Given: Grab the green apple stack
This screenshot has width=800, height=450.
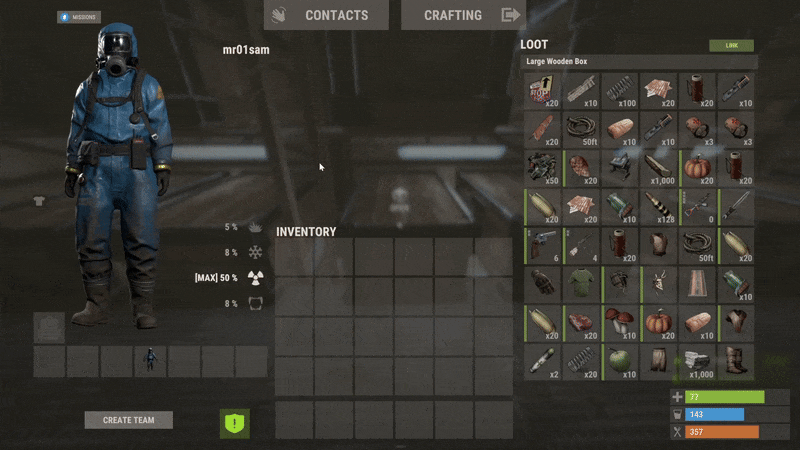Looking at the screenshot, I should coord(620,360).
